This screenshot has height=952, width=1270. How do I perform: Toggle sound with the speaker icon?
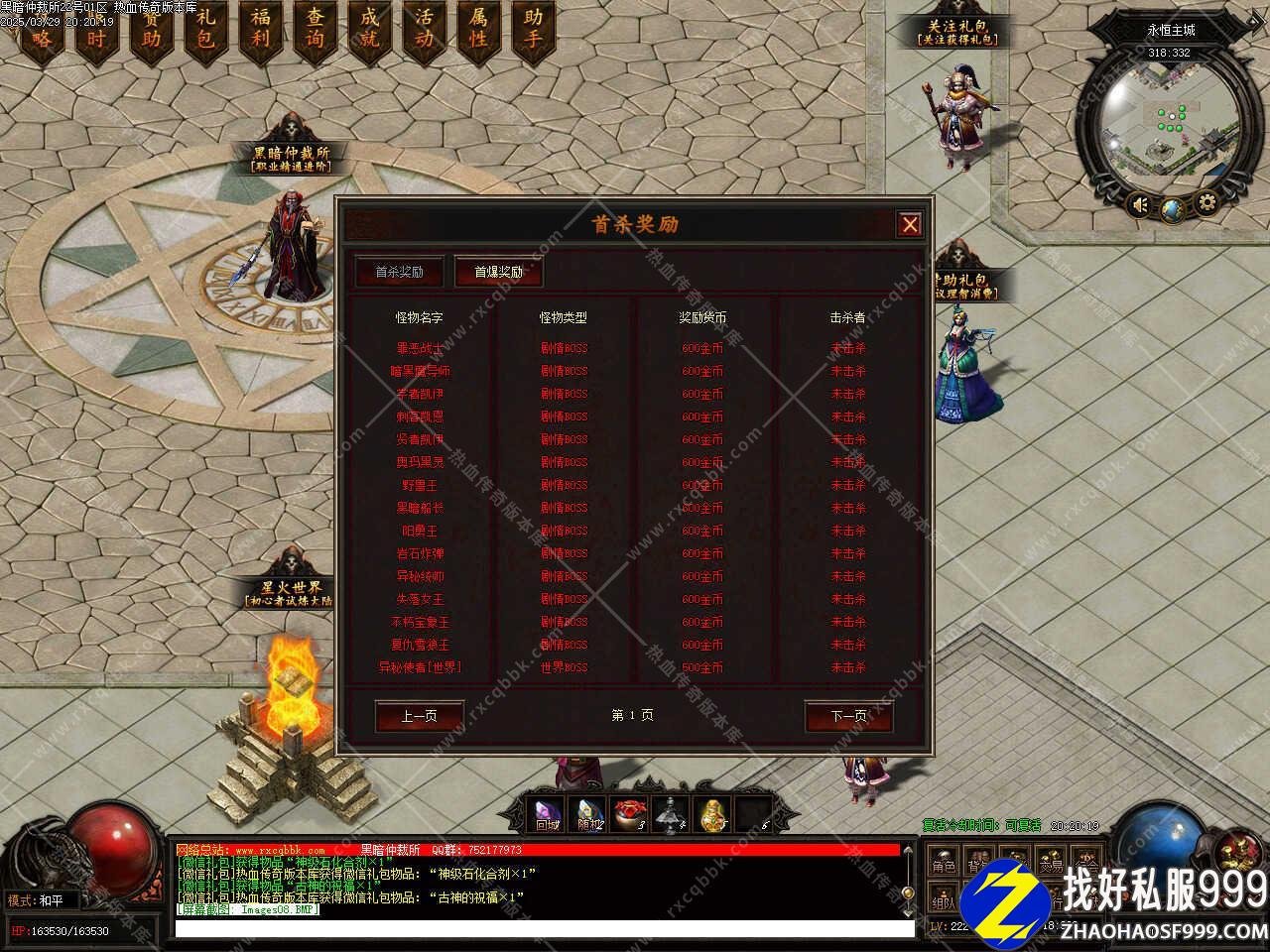1141,205
